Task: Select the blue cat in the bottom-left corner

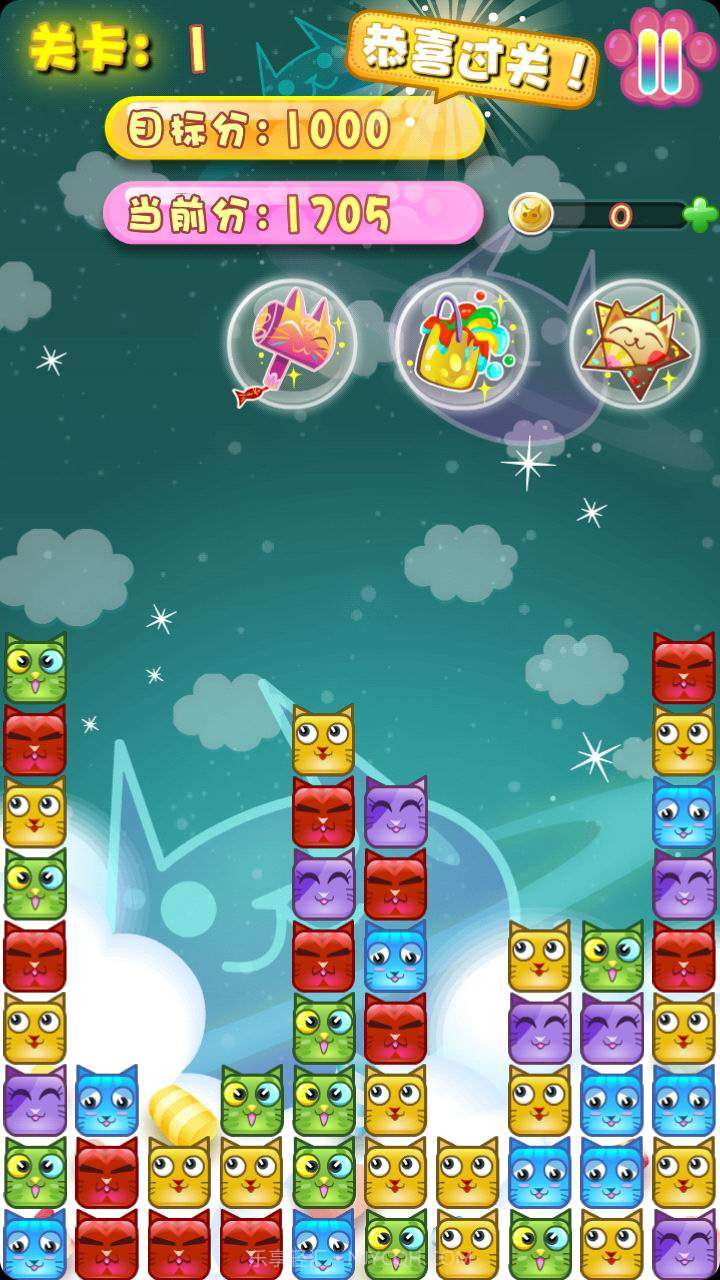Action: tap(35, 1245)
